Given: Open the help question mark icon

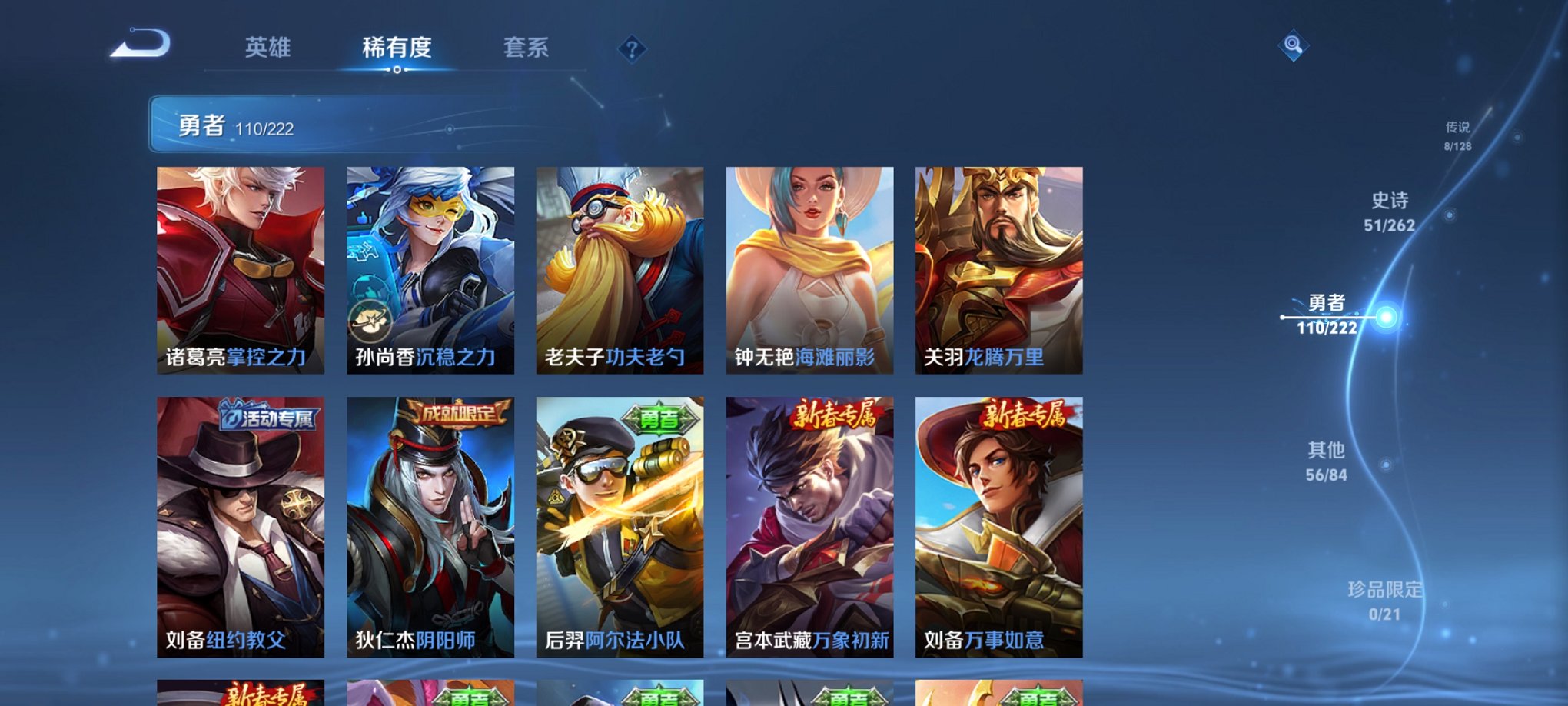Looking at the screenshot, I should [633, 49].
